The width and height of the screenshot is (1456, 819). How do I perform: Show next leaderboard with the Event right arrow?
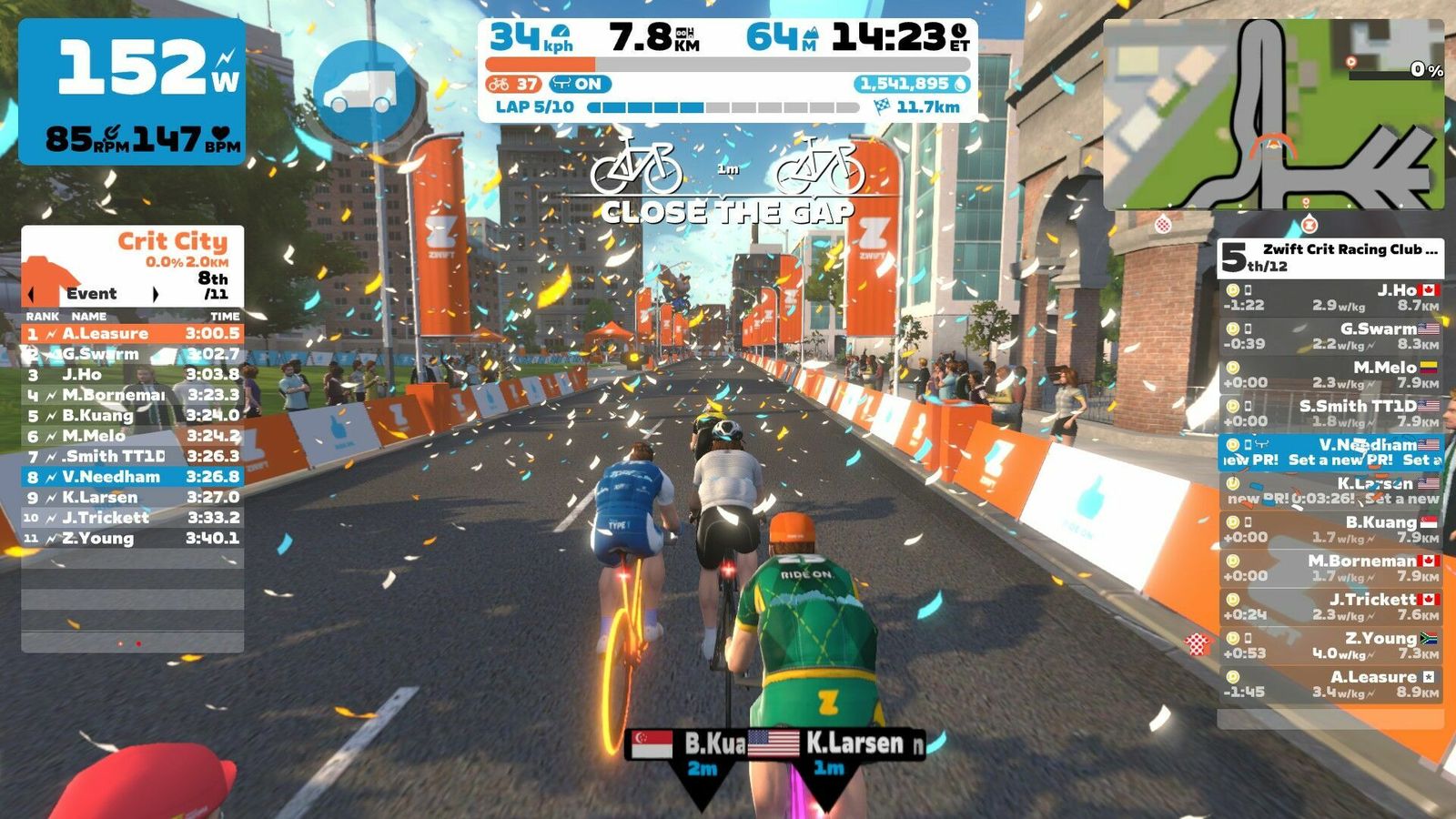(x=156, y=294)
